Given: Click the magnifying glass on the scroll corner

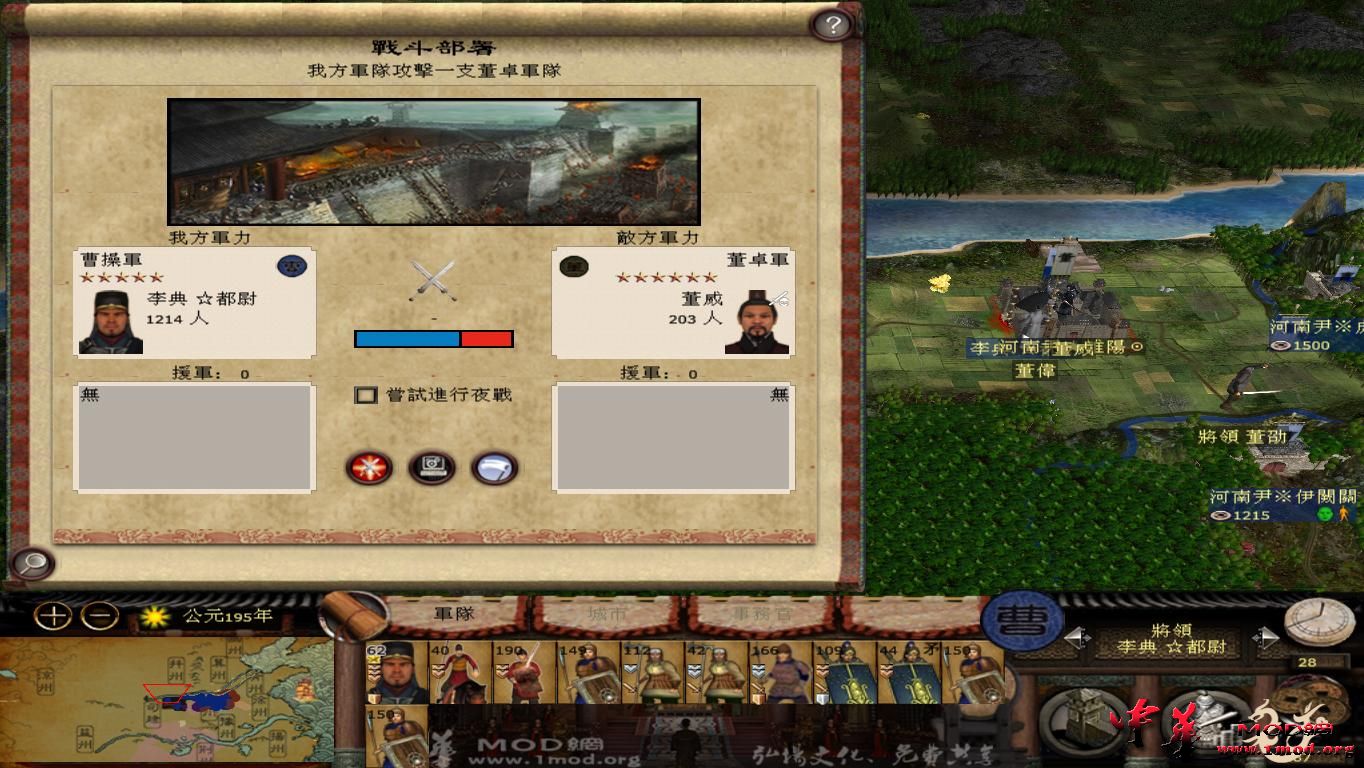Looking at the screenshot, I should pyautogui.click(x=30, y=564).
